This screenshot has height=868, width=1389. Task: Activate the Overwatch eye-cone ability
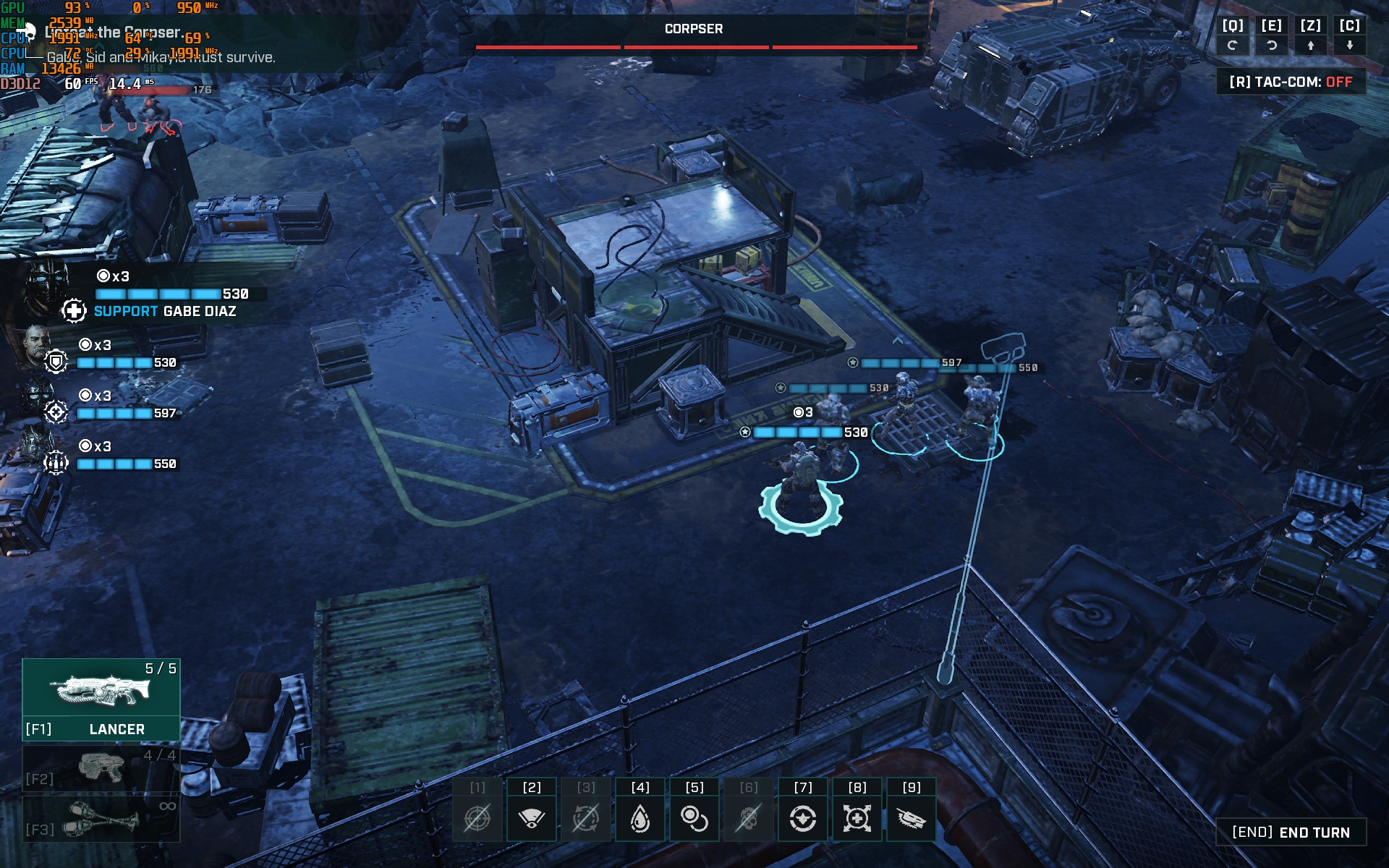pos(532,818)
